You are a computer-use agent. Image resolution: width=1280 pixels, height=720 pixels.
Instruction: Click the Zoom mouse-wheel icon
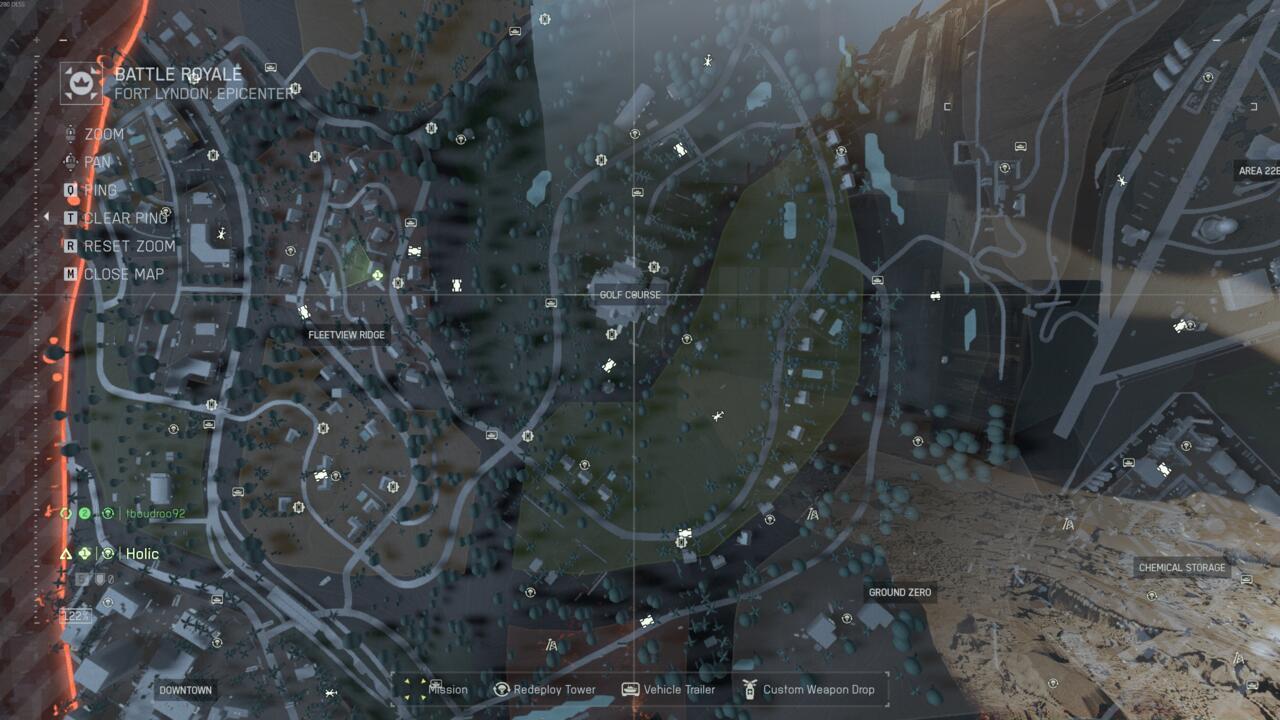[x=69, y=133]
